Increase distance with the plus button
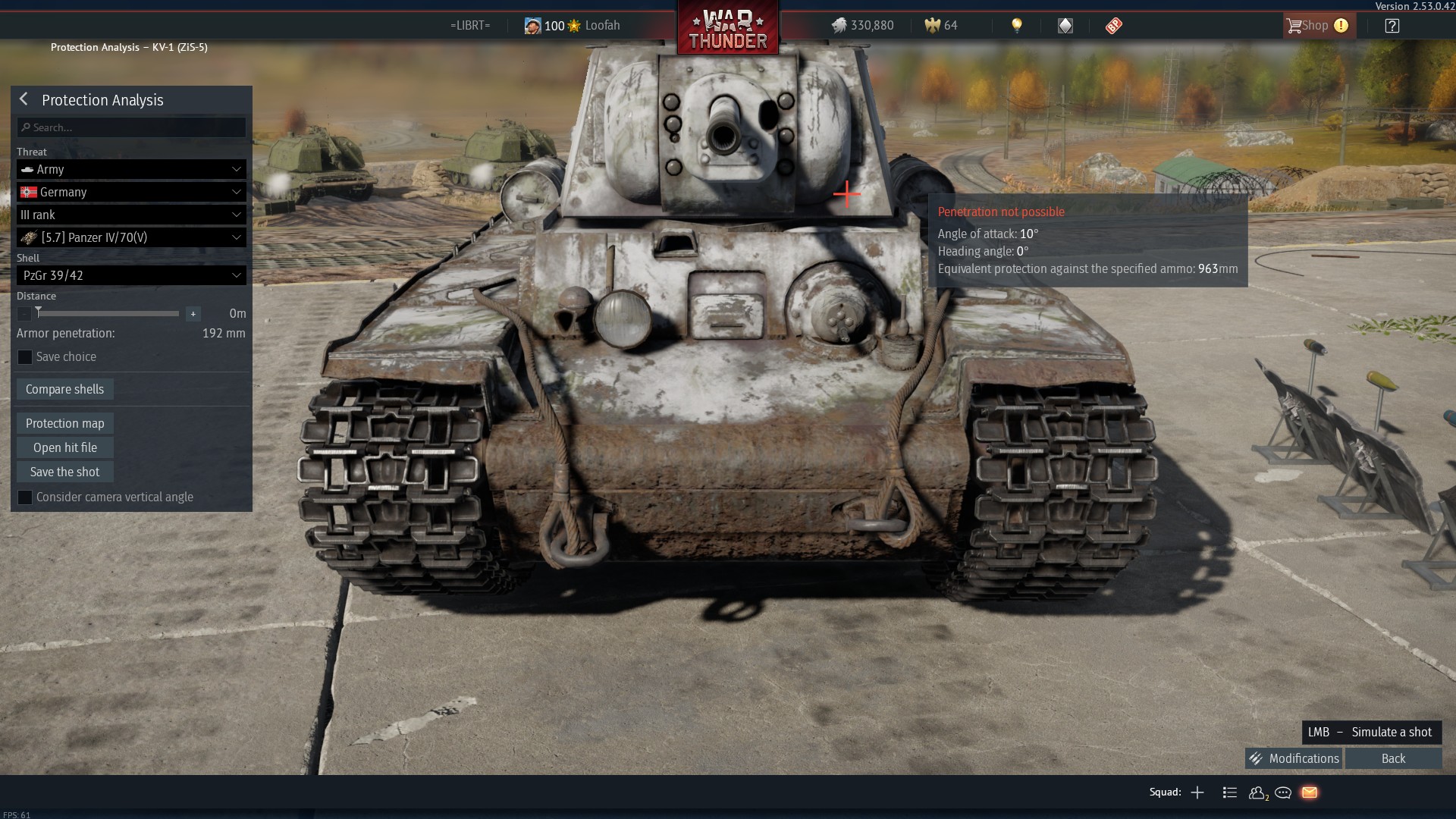The width and height of the screenshot is (1456, 819). click(x=193, y=314)
